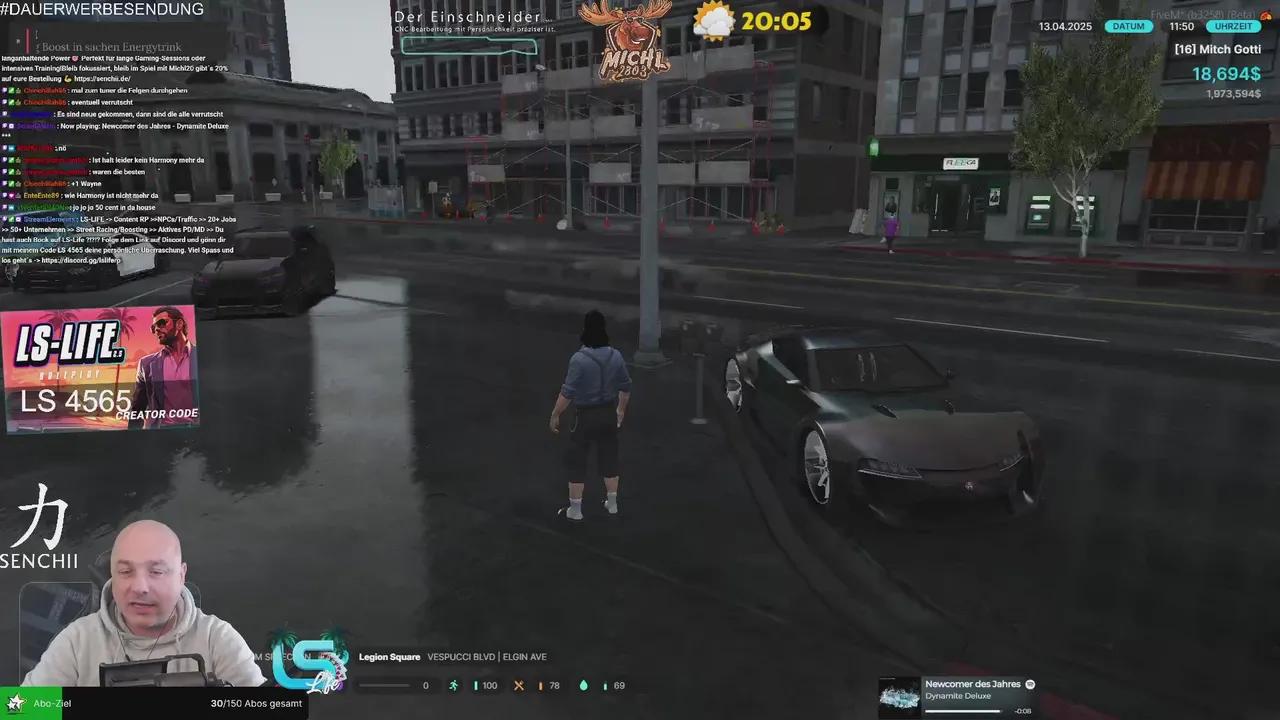
Task: Click the crossed utensils hunger icon
Action: tap(519, 685)
